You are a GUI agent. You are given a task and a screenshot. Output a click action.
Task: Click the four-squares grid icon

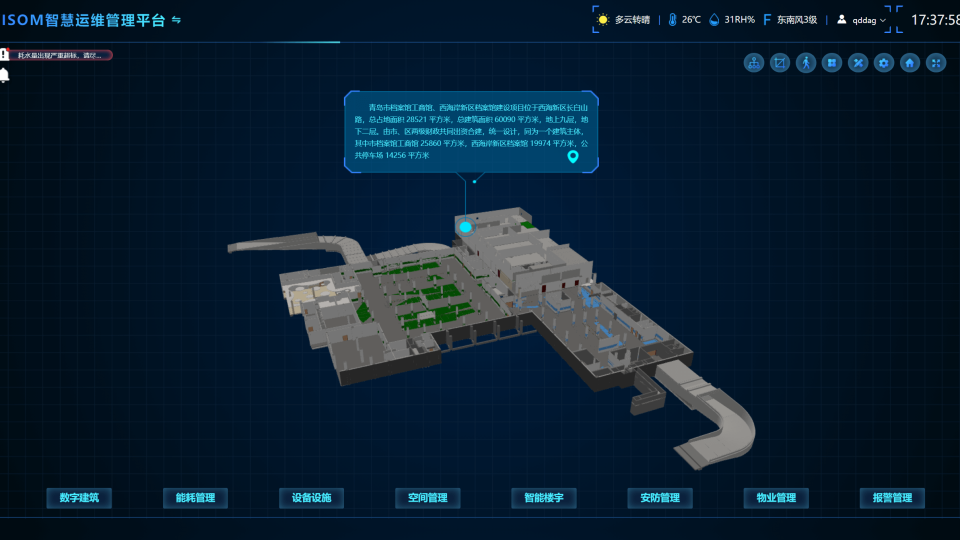(832, 63)
